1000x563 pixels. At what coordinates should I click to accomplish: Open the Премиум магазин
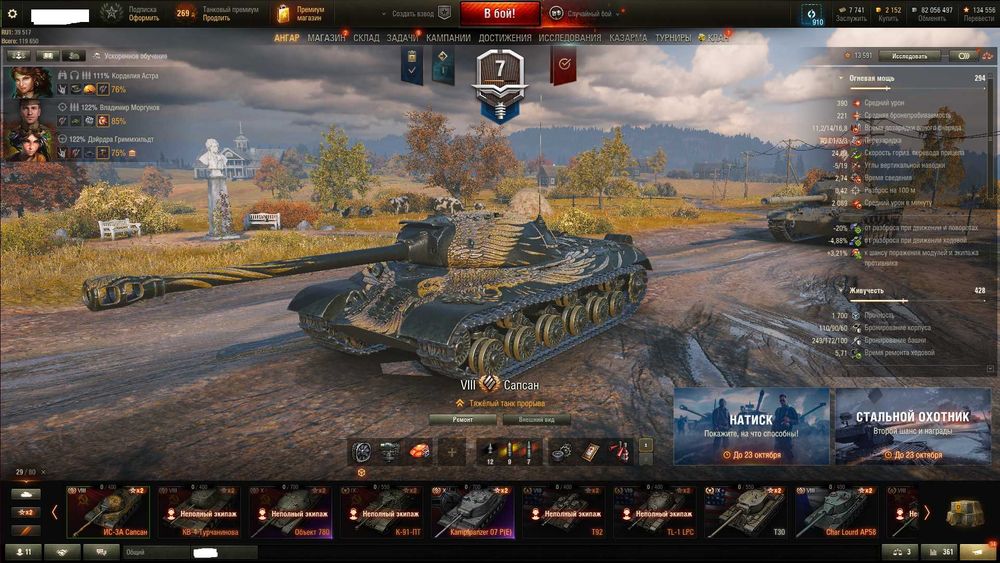(x=302, y=14)
